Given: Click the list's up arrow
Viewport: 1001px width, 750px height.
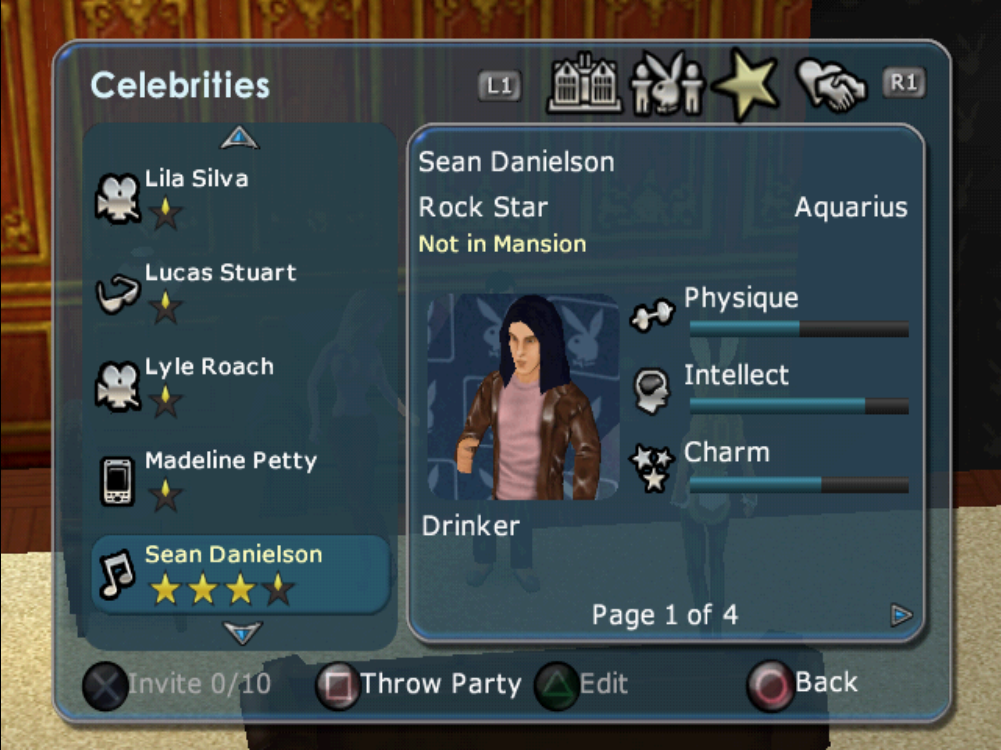Looking at the screenshot, I should point(240,137).
